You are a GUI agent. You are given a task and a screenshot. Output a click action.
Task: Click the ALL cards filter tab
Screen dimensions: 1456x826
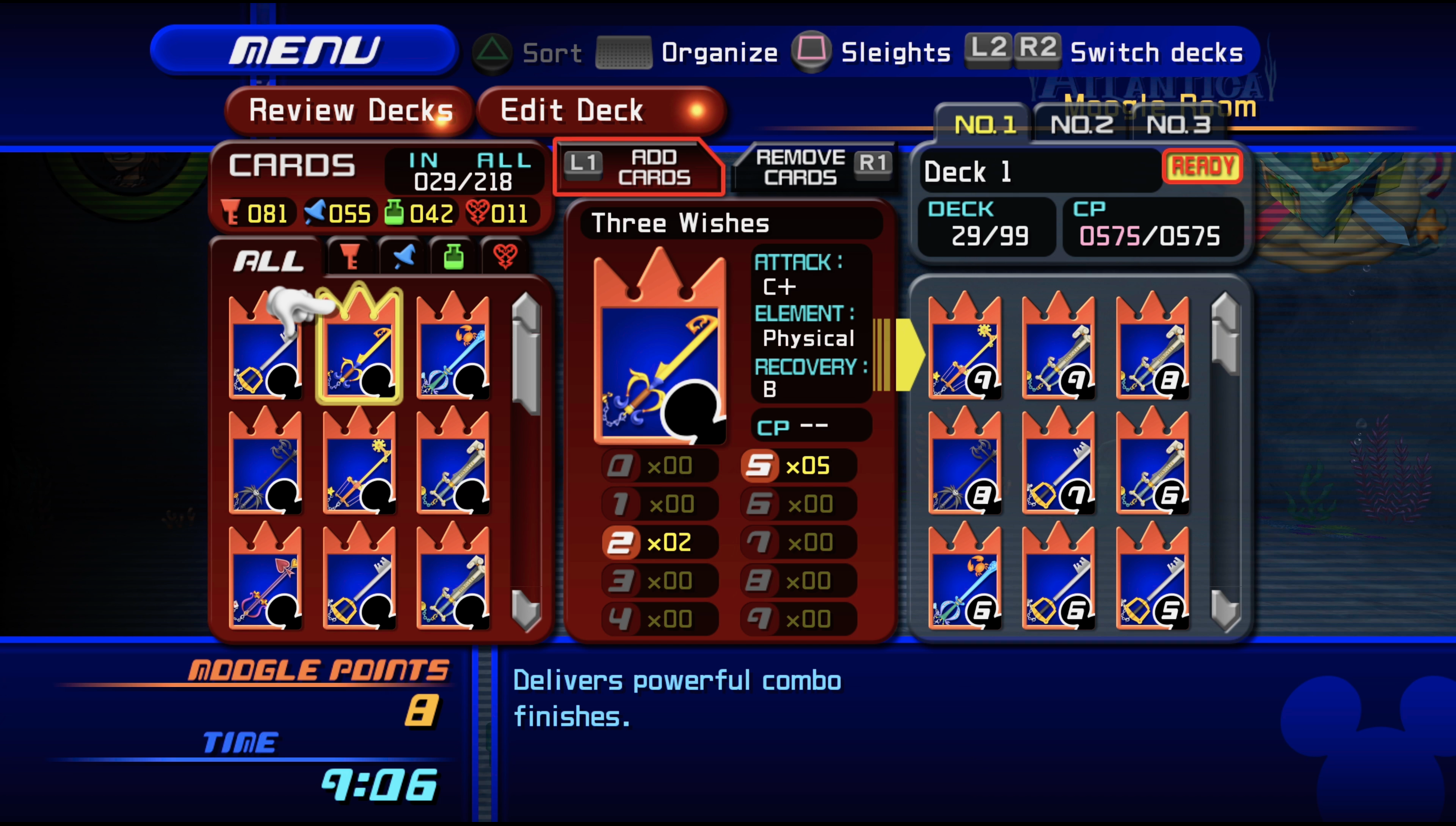pos(268,260)
